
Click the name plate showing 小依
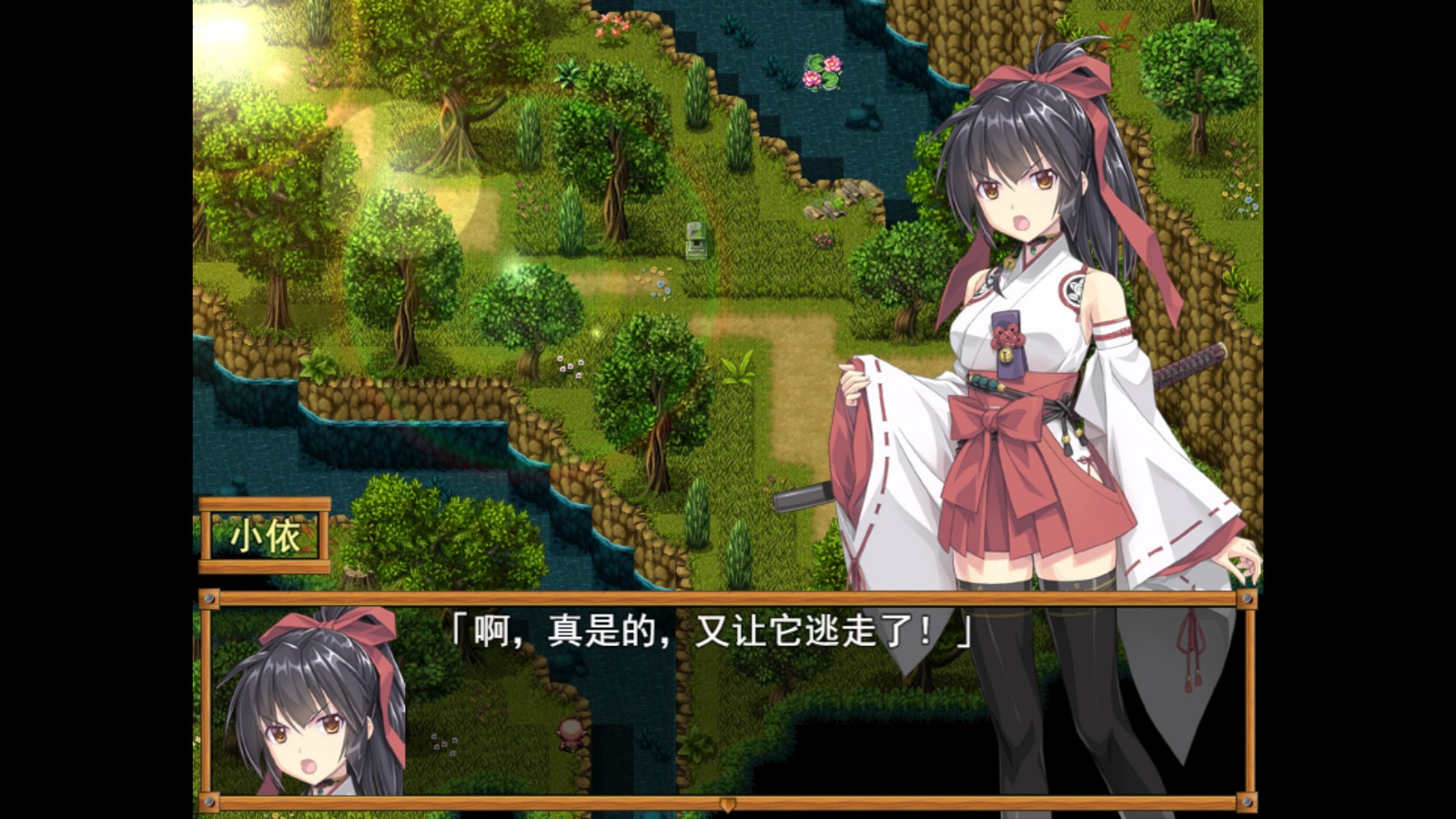[266, 535]
